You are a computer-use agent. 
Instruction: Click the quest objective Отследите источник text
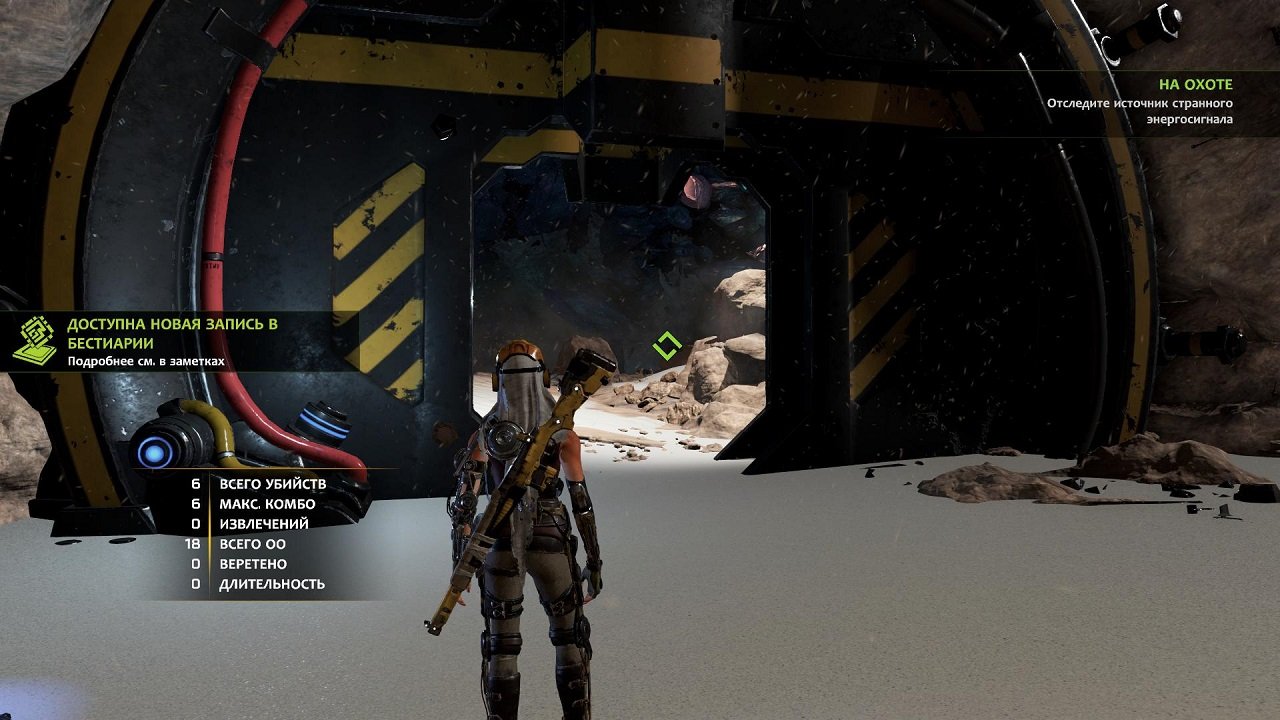(x=1140, y=102)
